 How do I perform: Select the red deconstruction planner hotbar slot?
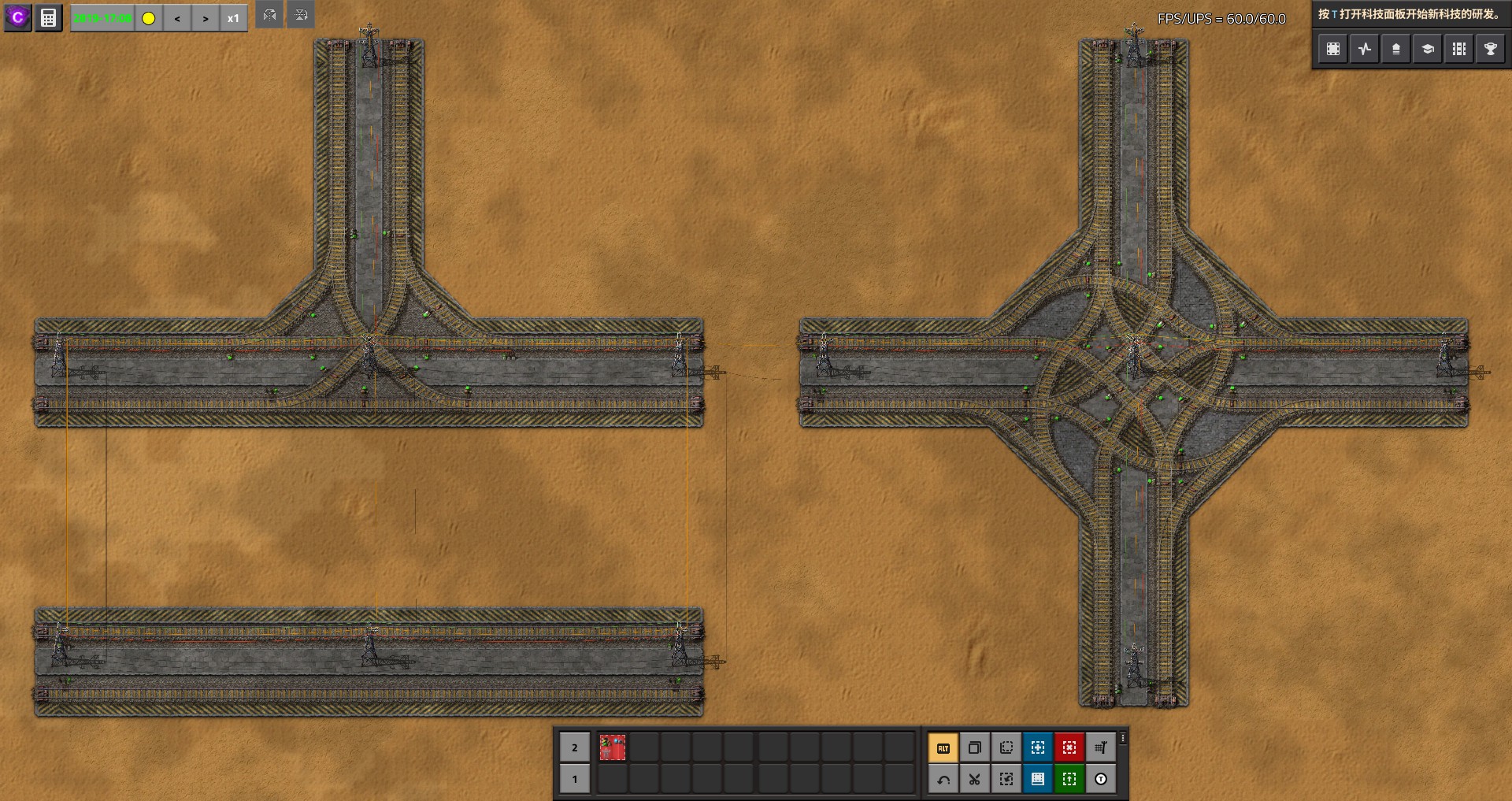(x=613, y=747)
